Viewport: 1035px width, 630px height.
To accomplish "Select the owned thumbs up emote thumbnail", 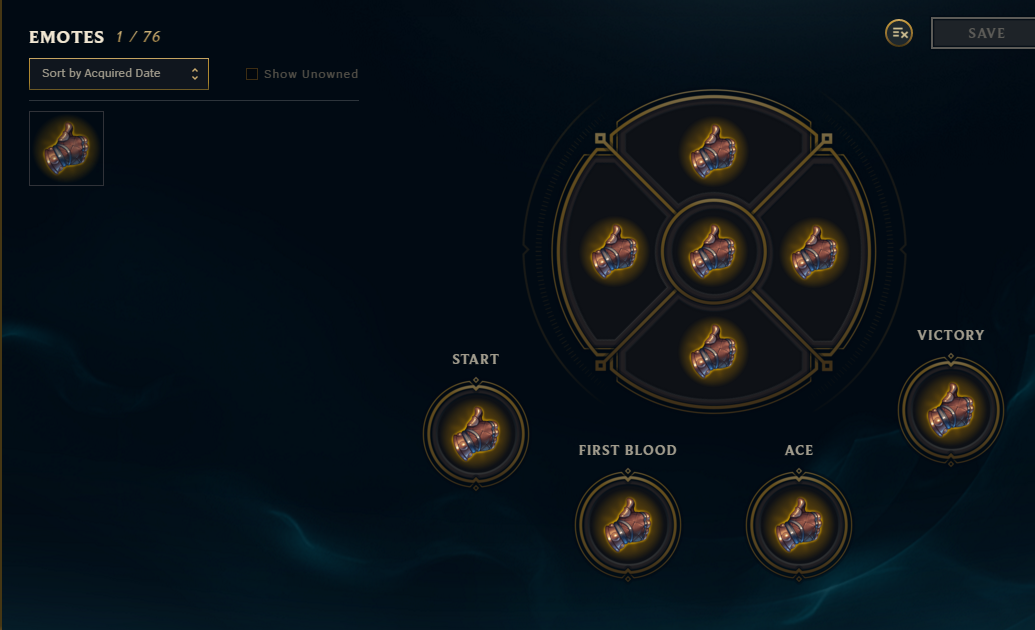I will [x=66, y=148].
